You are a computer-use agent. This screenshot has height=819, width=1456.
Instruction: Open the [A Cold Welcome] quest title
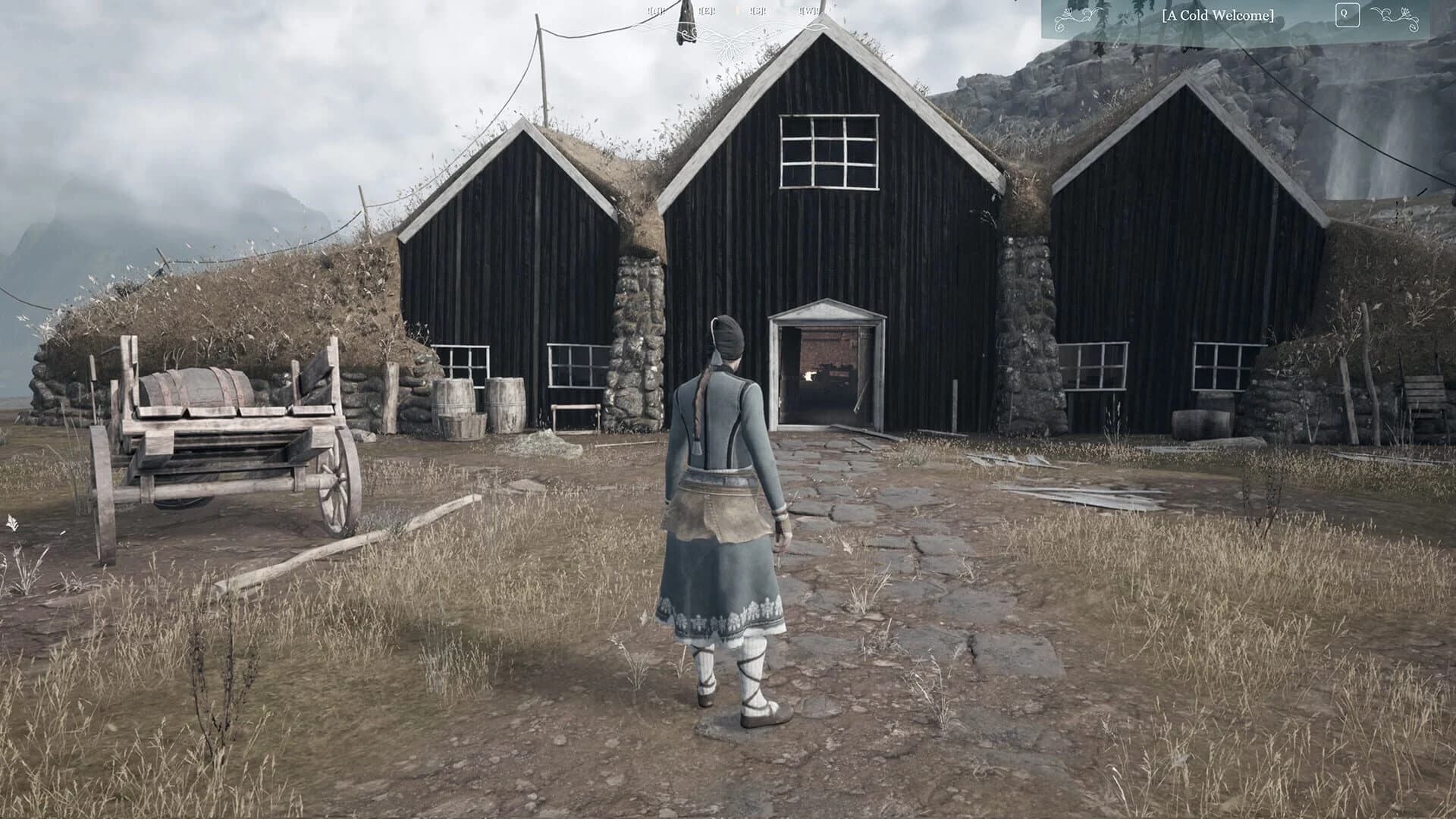[x=1217, y=16]
